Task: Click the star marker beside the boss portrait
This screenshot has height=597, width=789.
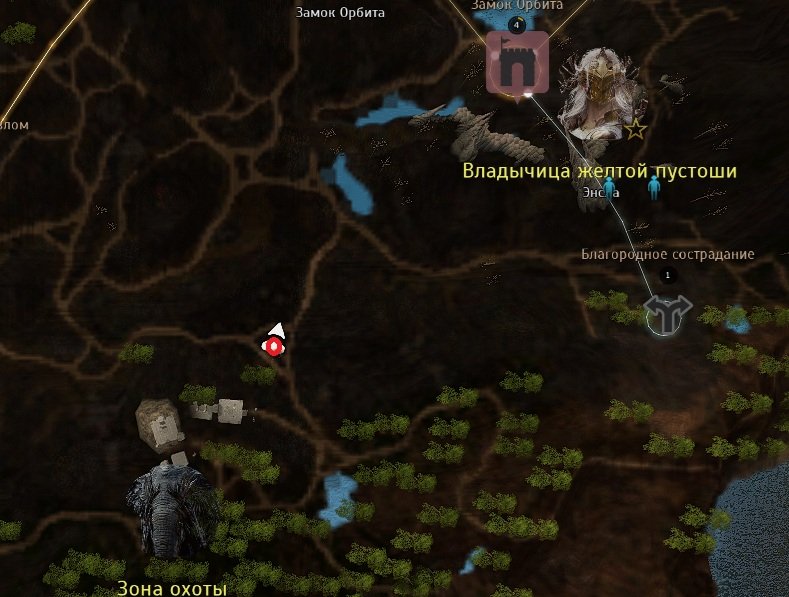Action: (635, 129)
